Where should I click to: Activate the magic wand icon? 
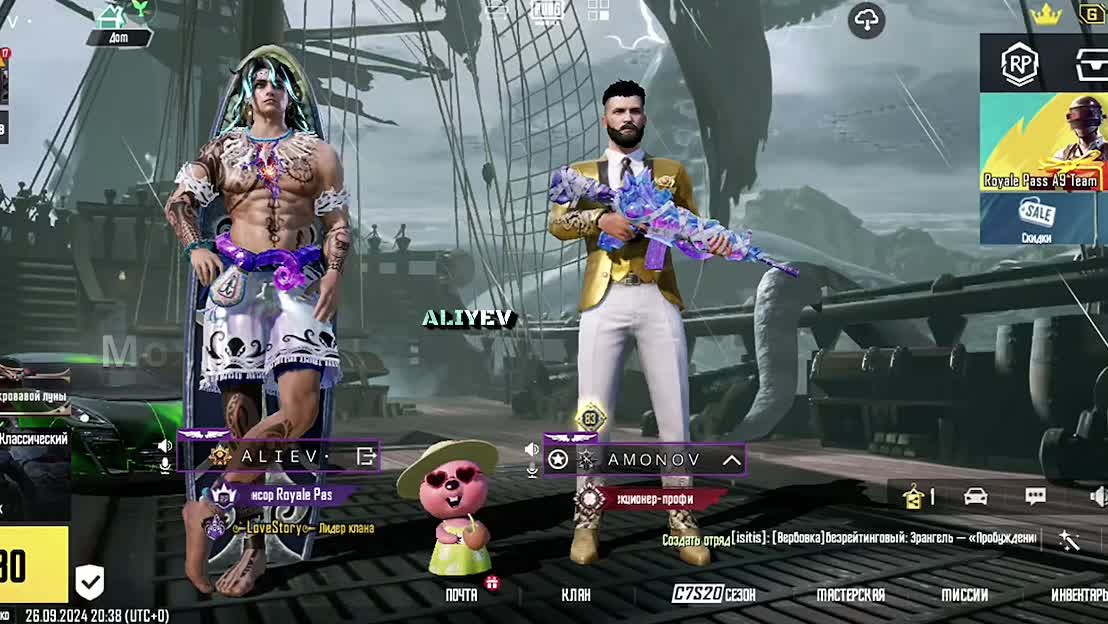click(x=1069, y=540)
